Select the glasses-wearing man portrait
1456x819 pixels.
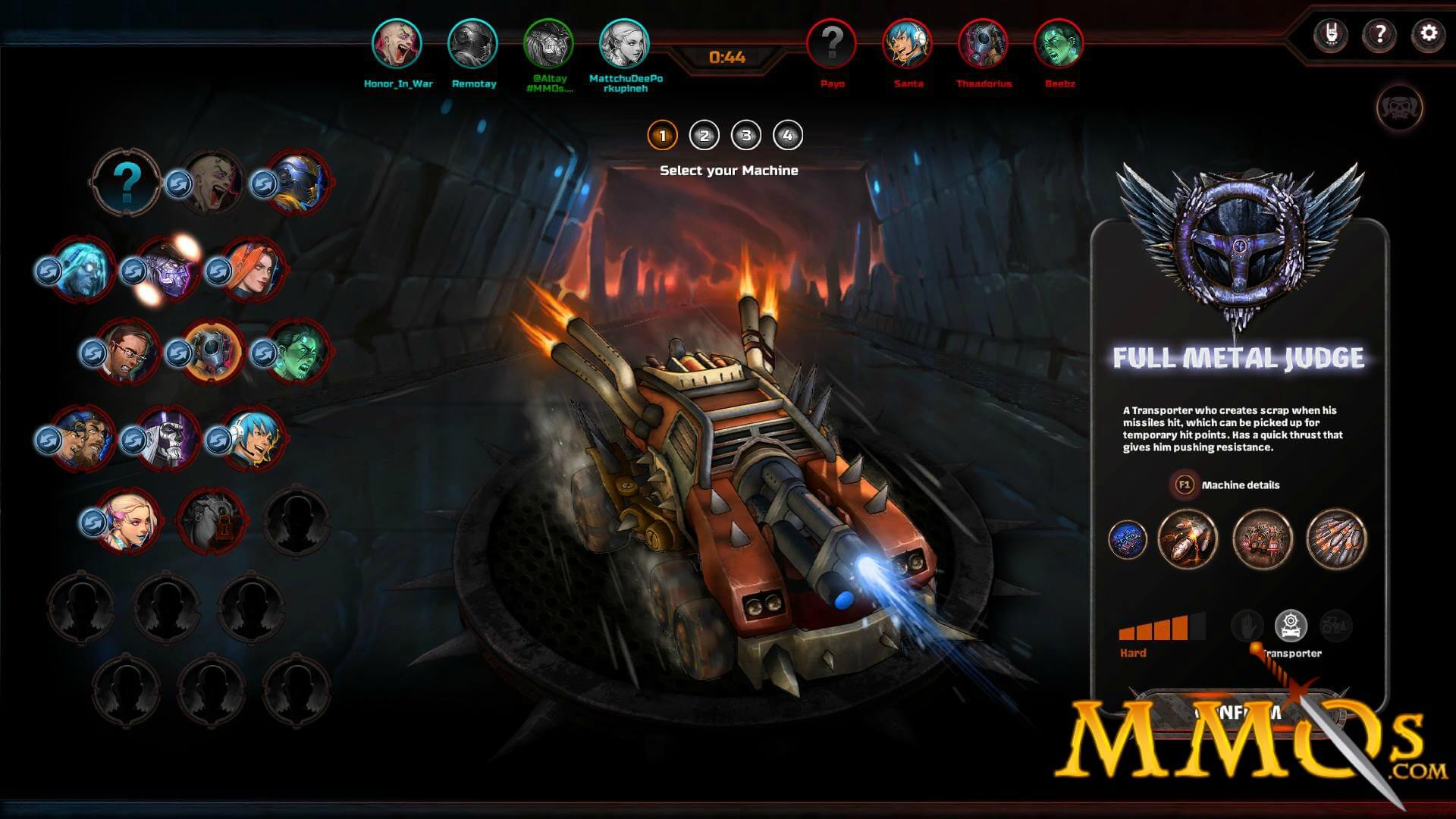(126, 353)
